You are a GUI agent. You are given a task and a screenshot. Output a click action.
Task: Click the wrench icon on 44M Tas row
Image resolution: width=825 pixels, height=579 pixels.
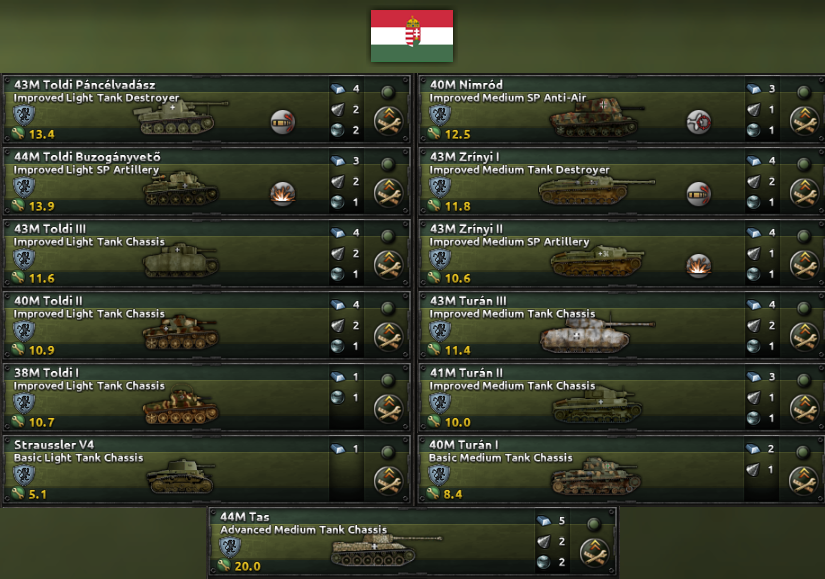(x=595, y=551)
